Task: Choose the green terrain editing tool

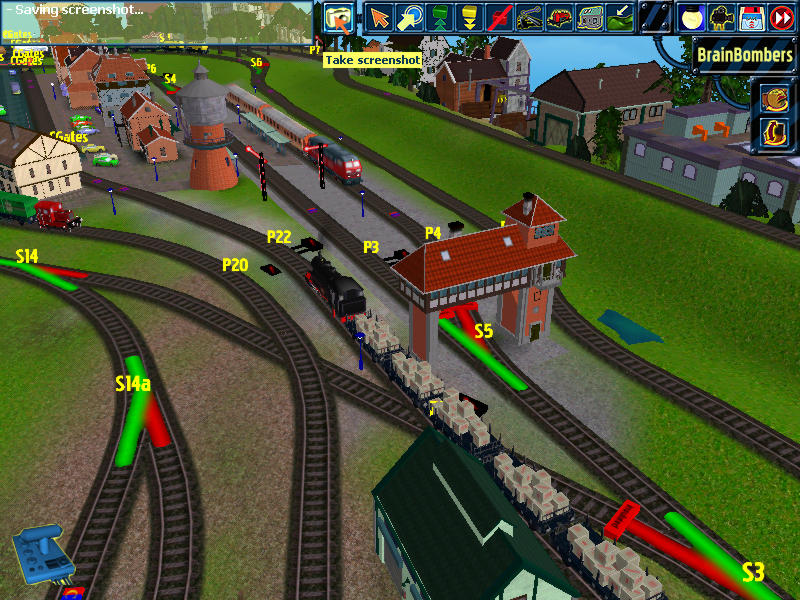Action: click(620, 18)
